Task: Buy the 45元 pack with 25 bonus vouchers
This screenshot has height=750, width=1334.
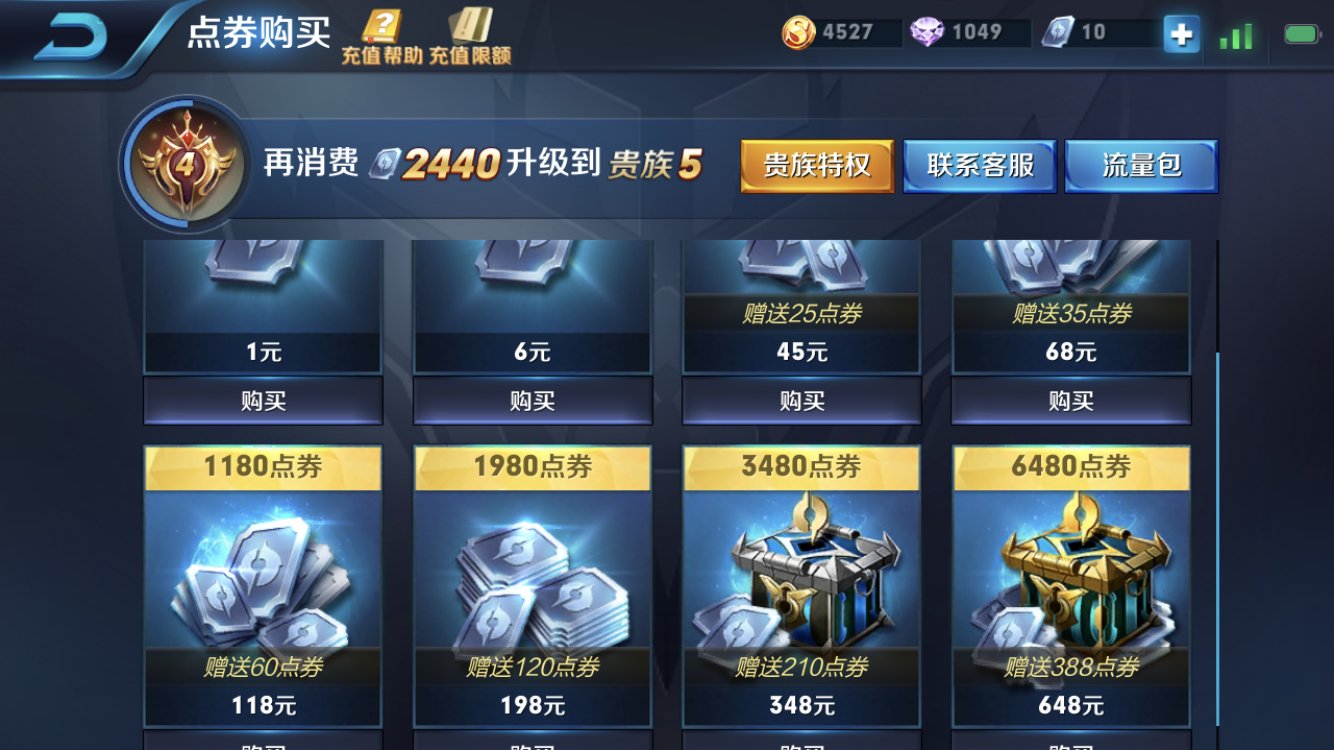Action: coord(803,400)
